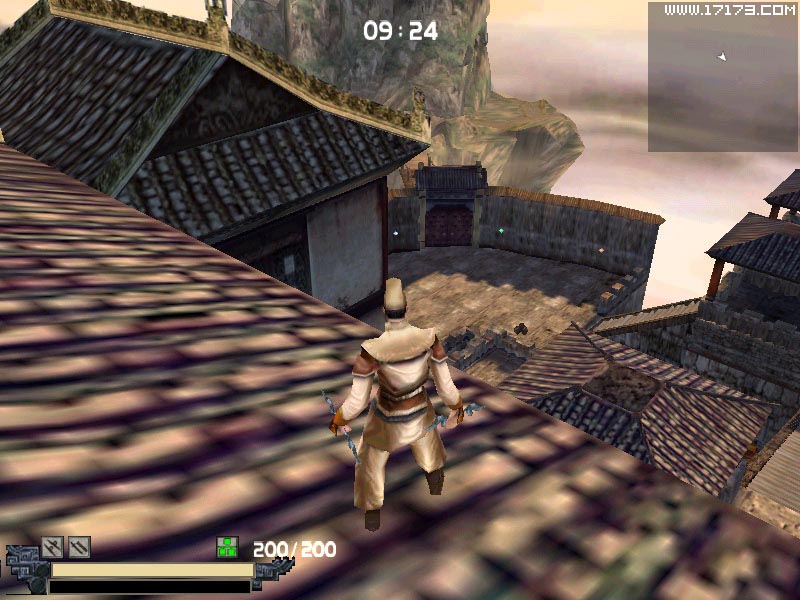Select the parallel blades weapon icon

[x=79, y=547]
